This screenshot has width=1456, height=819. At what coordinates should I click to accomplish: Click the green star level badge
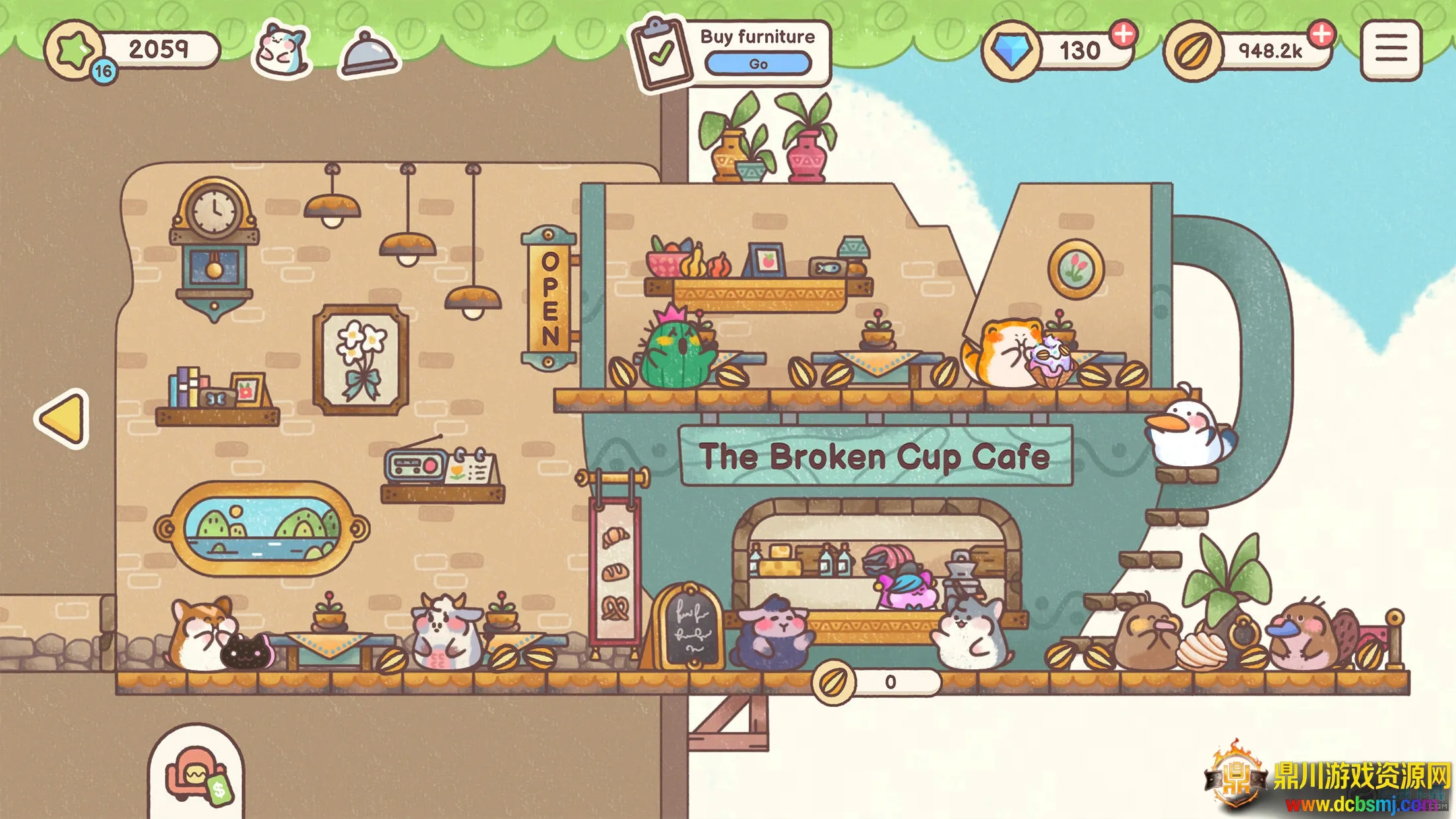tap(75, 50)
